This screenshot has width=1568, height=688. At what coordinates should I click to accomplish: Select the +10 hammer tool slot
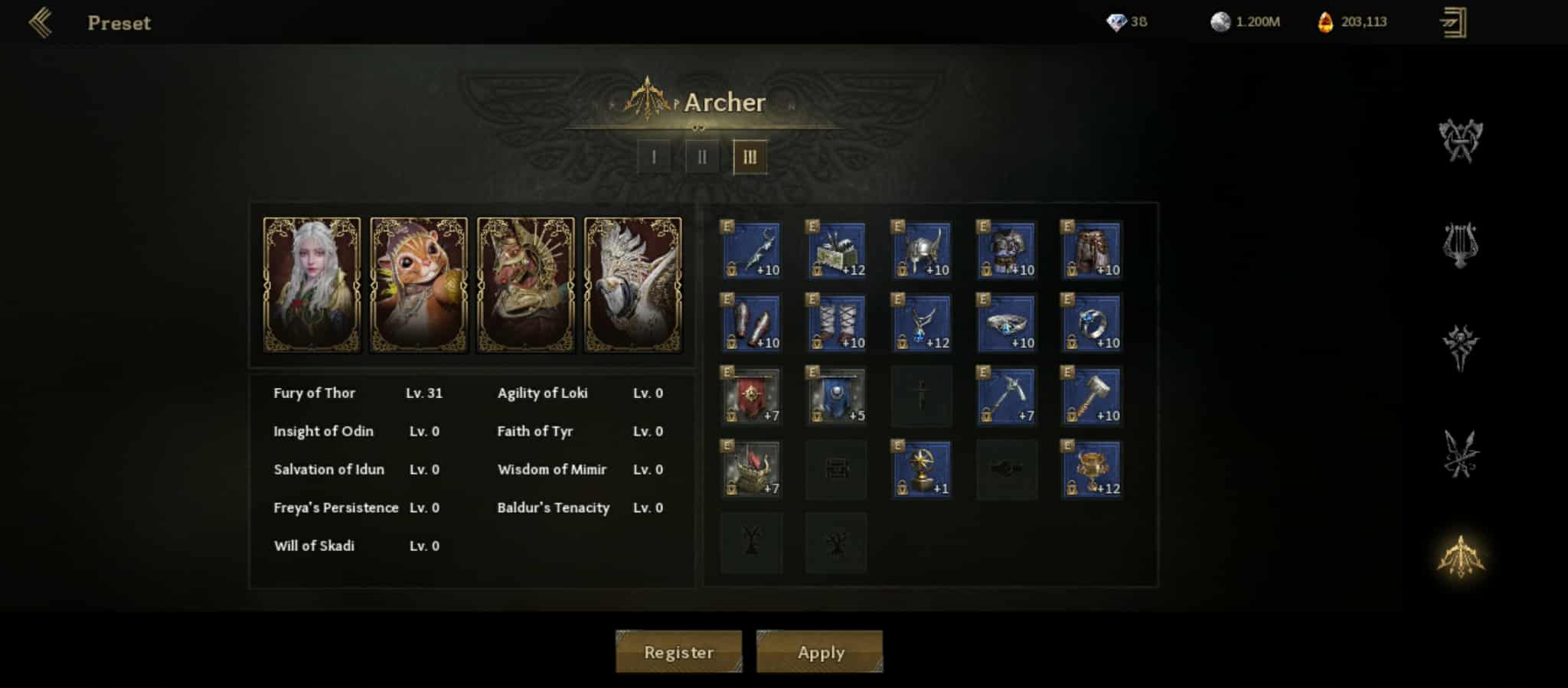coord(1091,396)
